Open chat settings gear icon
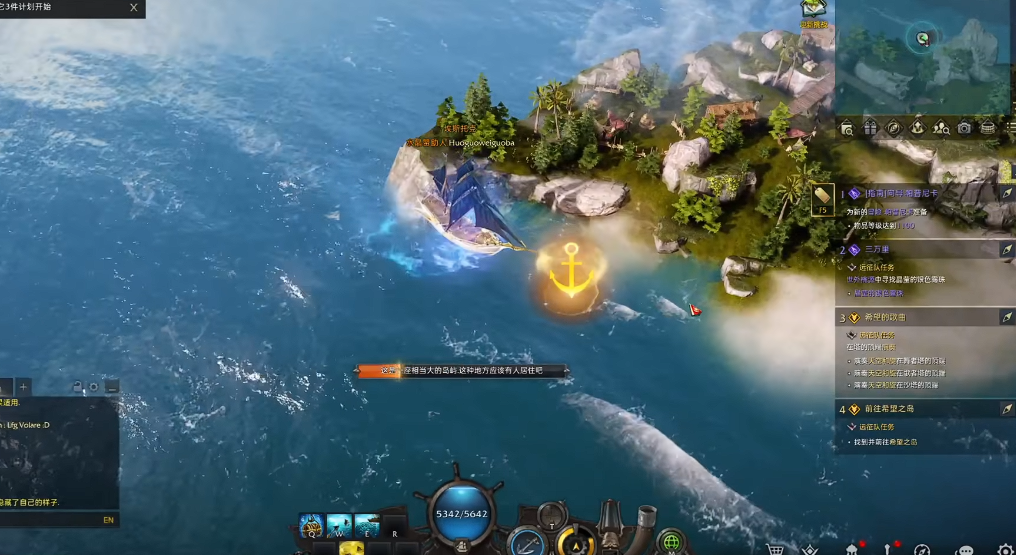This screenshot has width=1016, height=555. [x=94, y=387]
